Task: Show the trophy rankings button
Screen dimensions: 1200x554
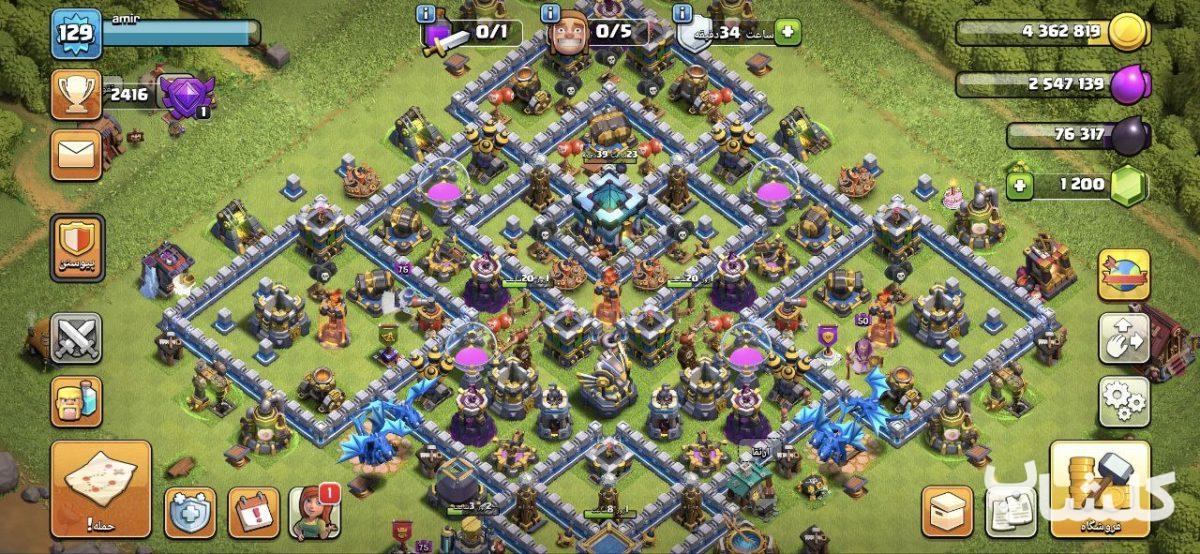Action: 76,95
